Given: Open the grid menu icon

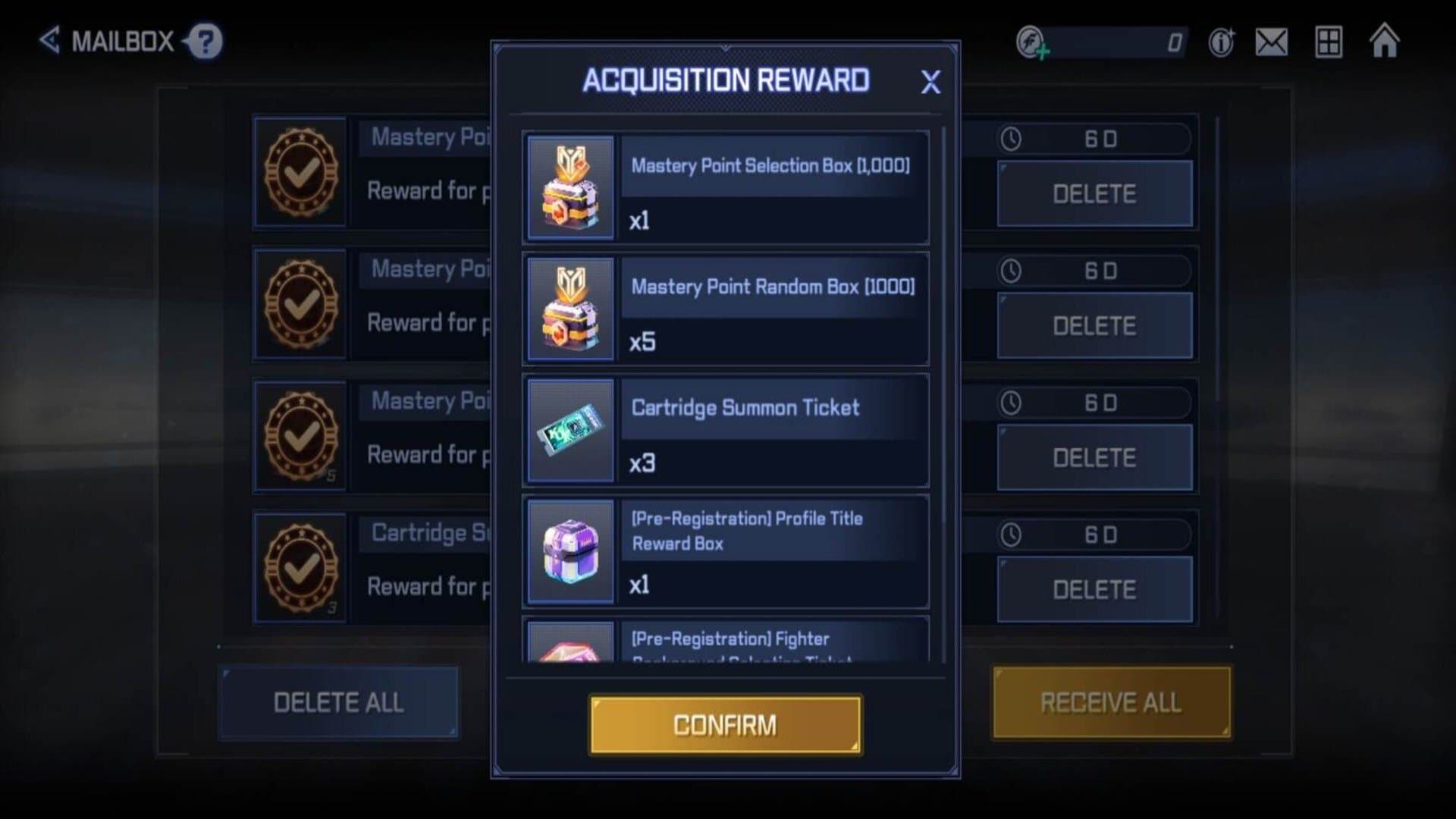Looking at the screenshot, I should pyautogui.click(x=1329, y=42).
